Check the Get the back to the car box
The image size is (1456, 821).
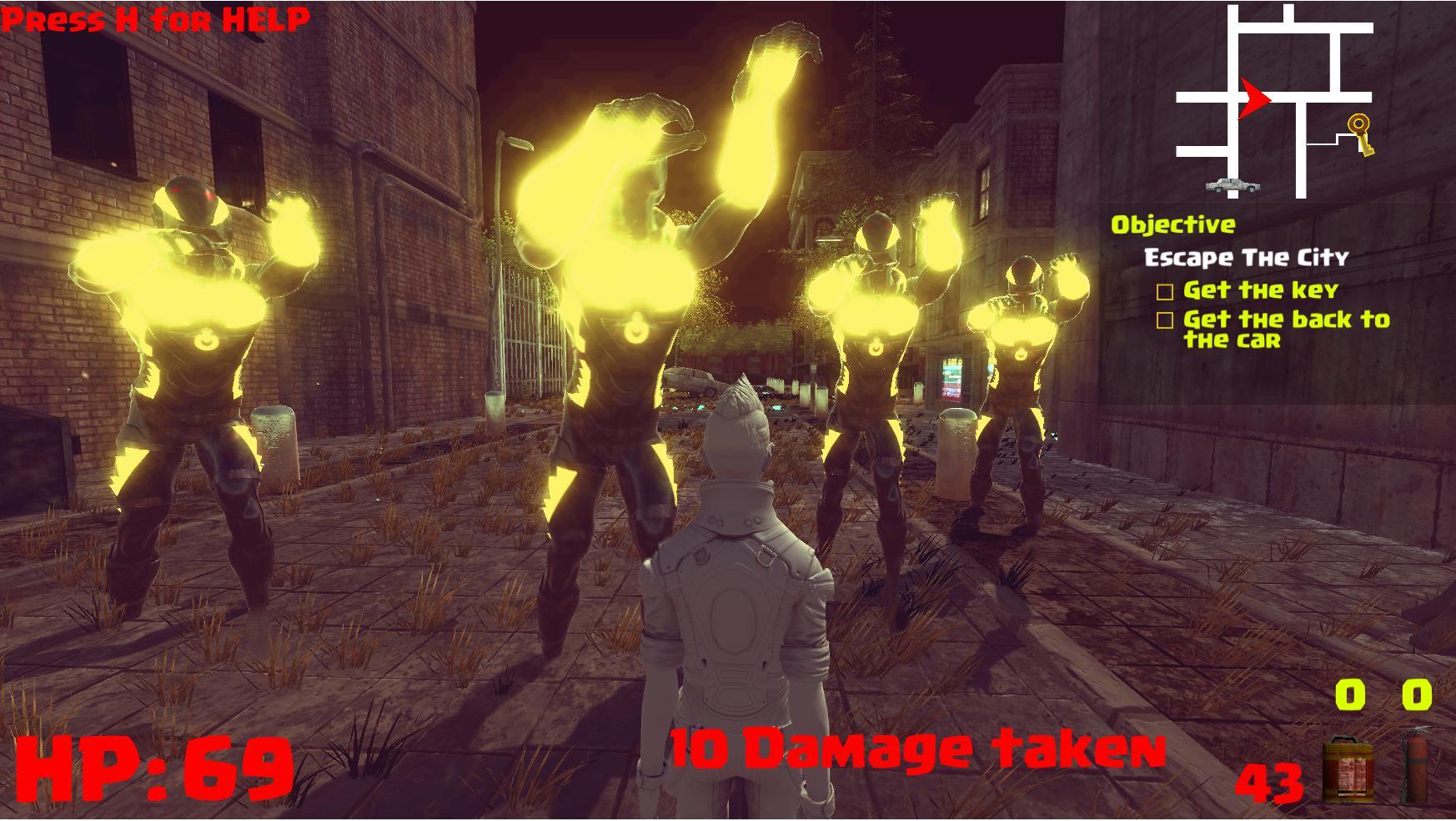click(1166, 320)
